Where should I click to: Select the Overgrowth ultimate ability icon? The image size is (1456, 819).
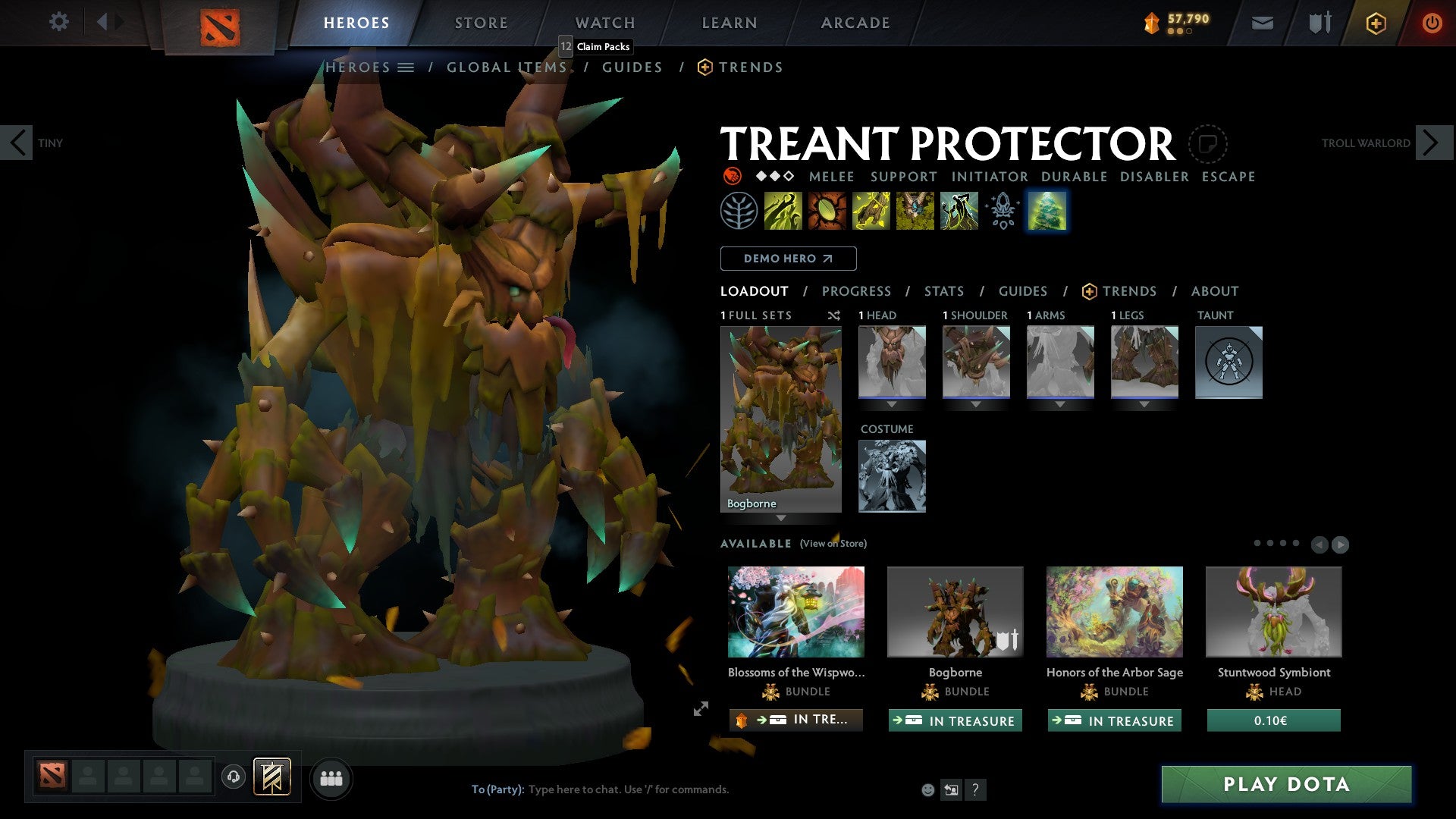[x=958, y=210]
